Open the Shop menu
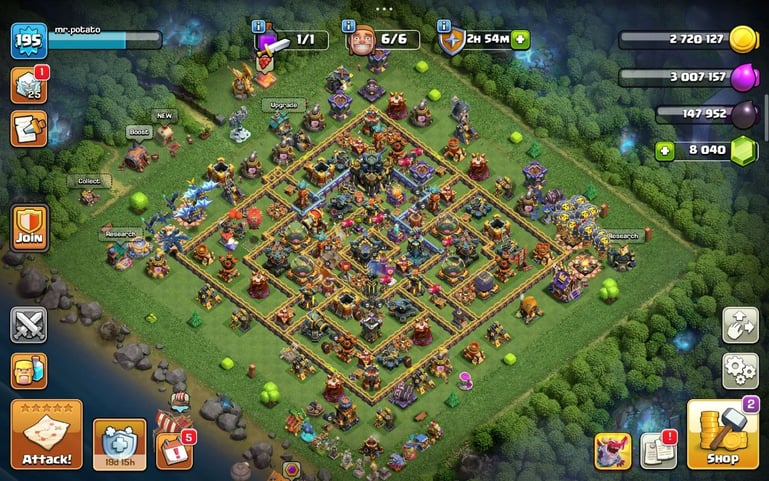This screenshot has height=481, width=769. click(x=723, y=435)
